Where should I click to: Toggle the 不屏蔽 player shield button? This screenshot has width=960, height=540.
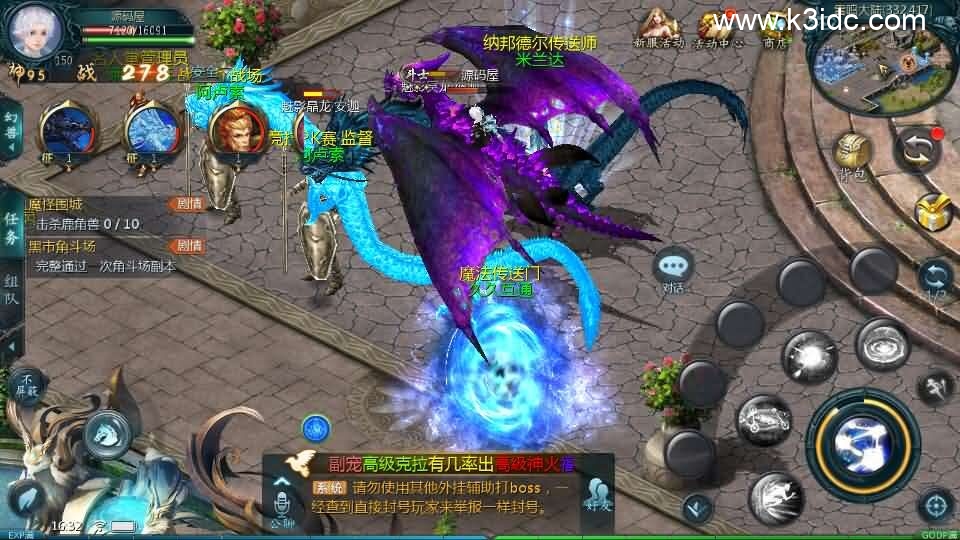click(27, 382)
